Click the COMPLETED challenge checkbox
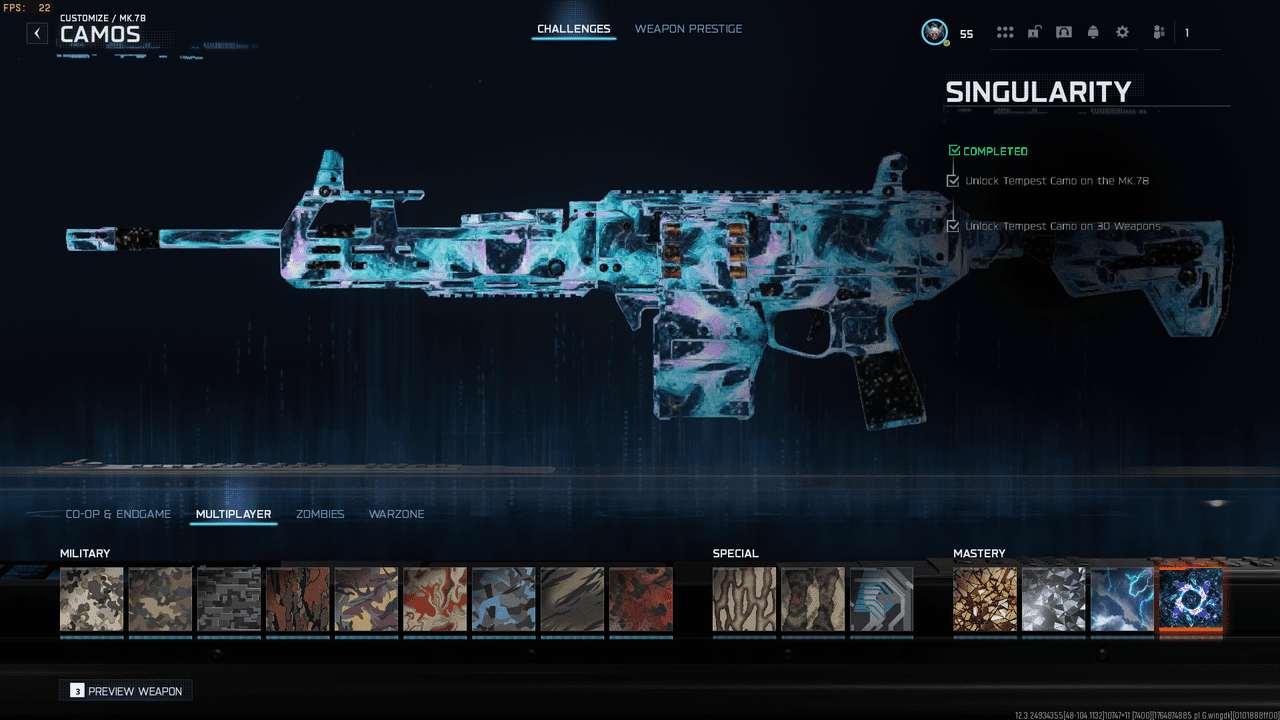1280x720 pixels. point(953,150)
